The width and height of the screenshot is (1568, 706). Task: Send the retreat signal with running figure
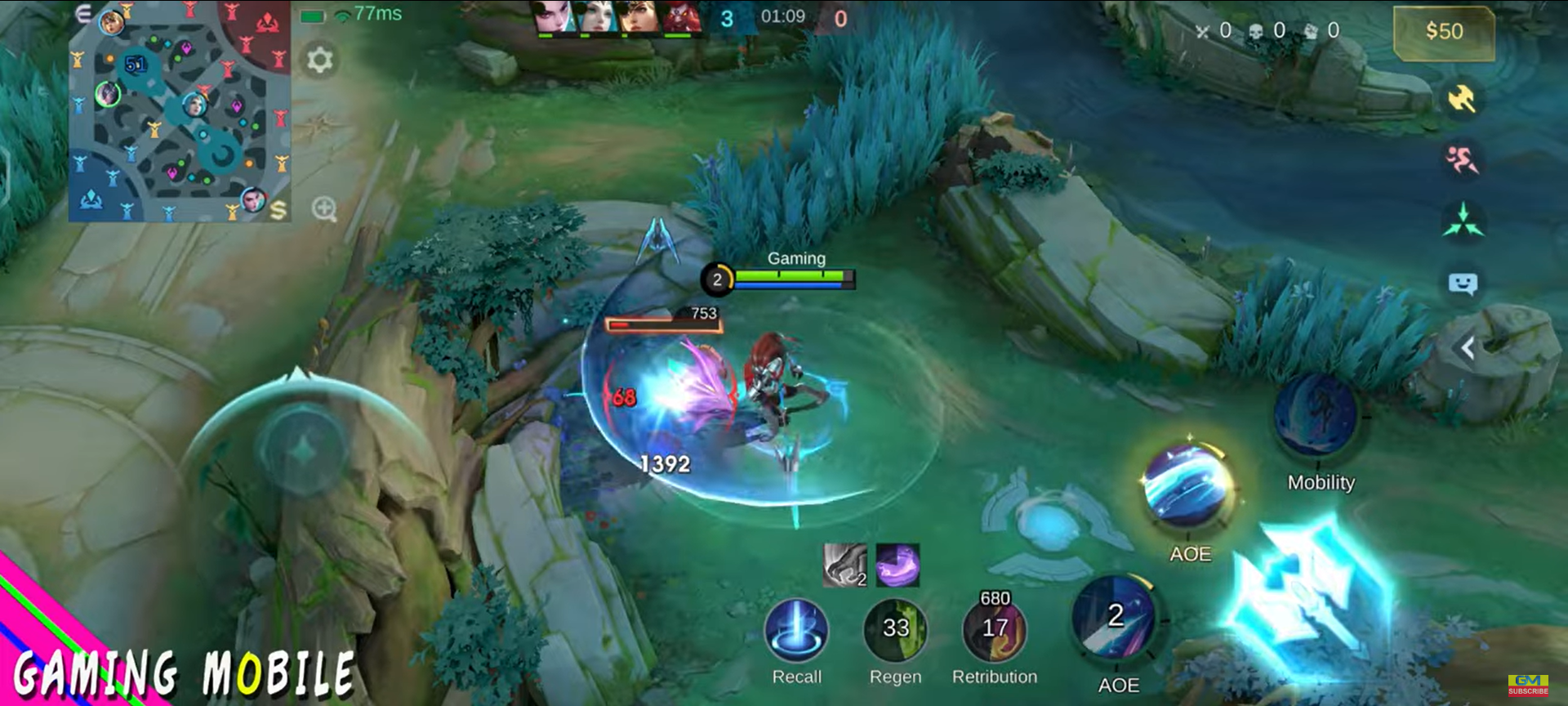pyautogui.click(x=1462, y=159)
